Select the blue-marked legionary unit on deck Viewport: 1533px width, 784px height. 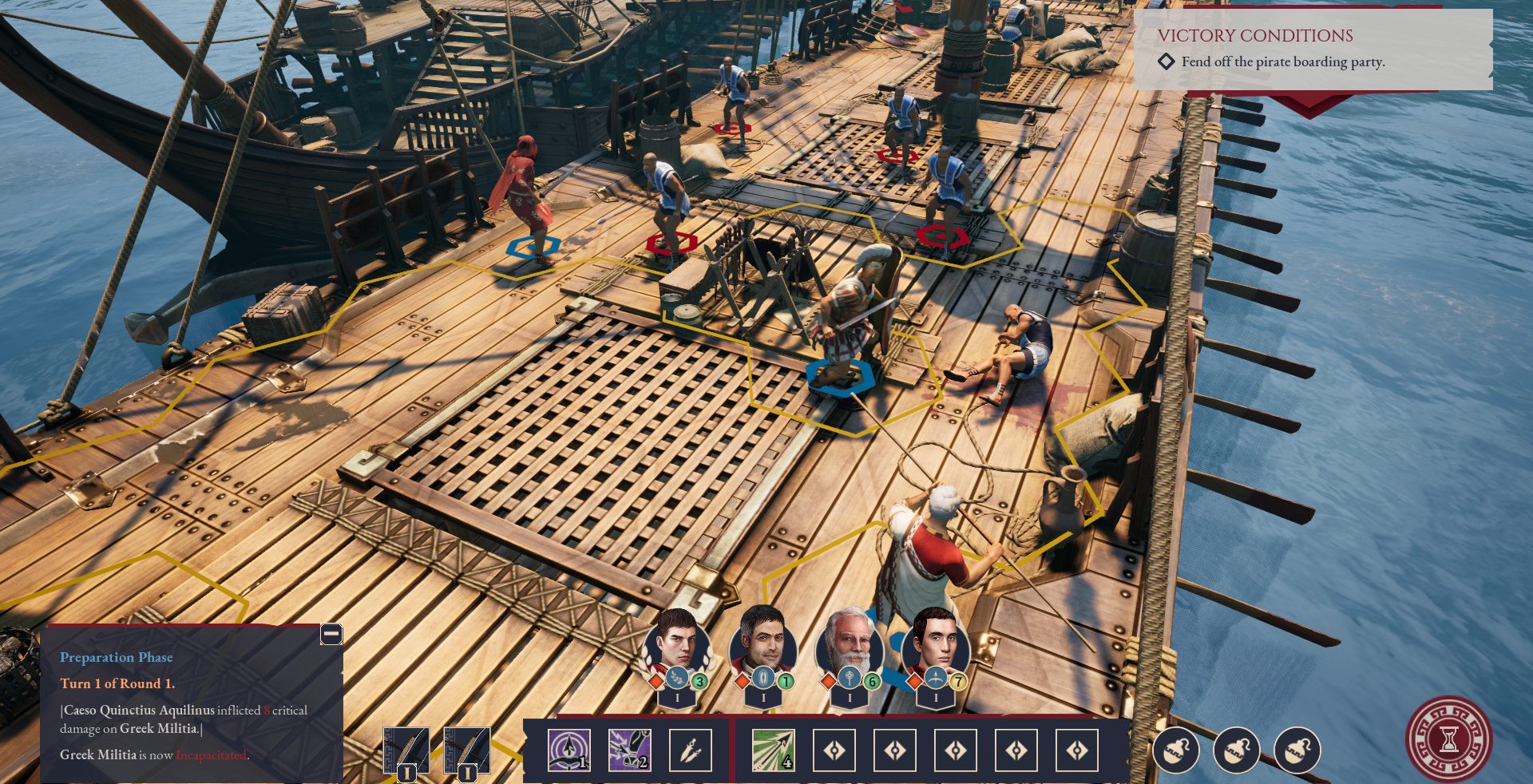(850, 327)
